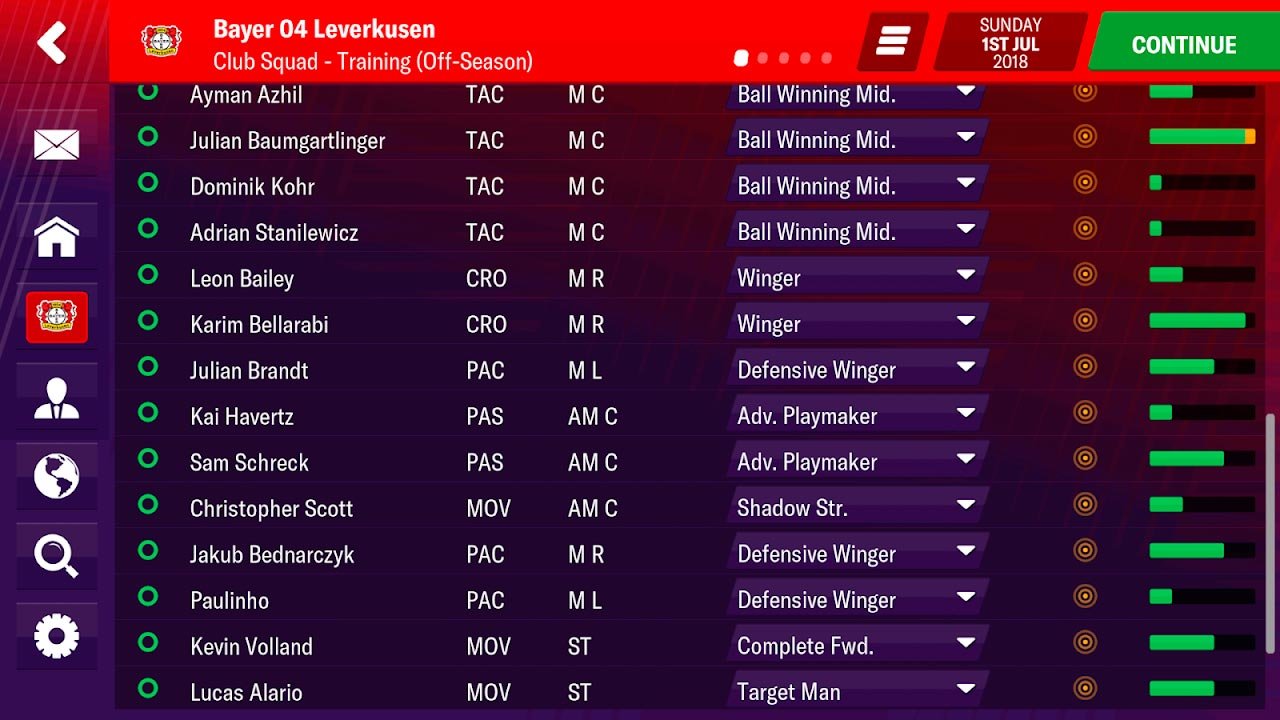1280x720 pixels.
Task: Click the Continue button
Action: point(1183,45)
